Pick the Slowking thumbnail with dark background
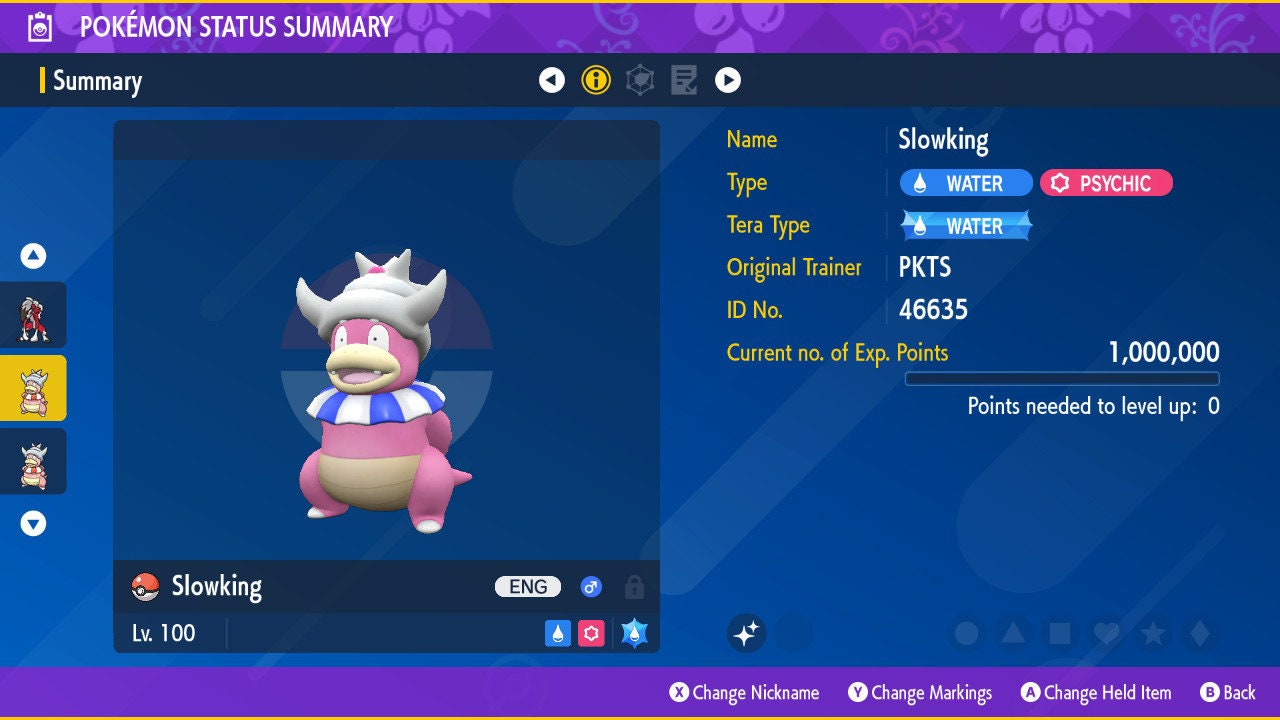This screenshot has height=720, width=1280. pos(33,461)
